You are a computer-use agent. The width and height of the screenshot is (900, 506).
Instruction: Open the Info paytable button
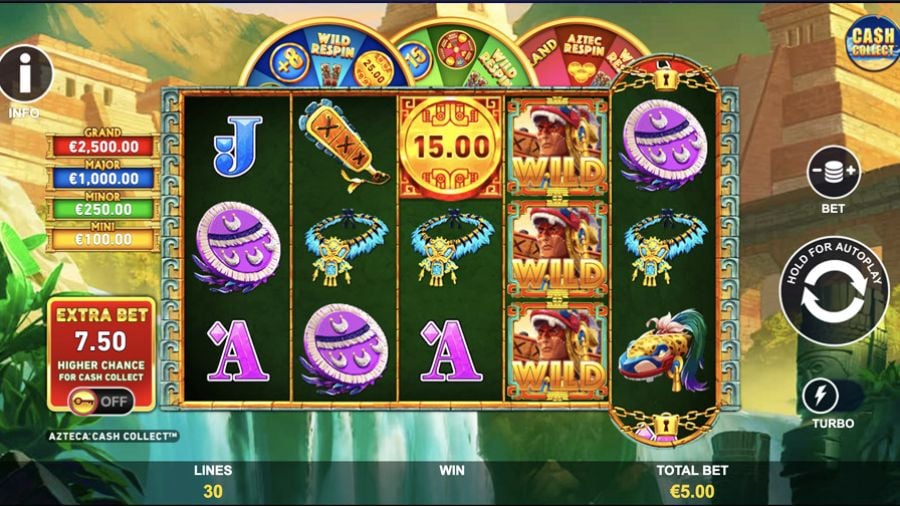point(25,73)
